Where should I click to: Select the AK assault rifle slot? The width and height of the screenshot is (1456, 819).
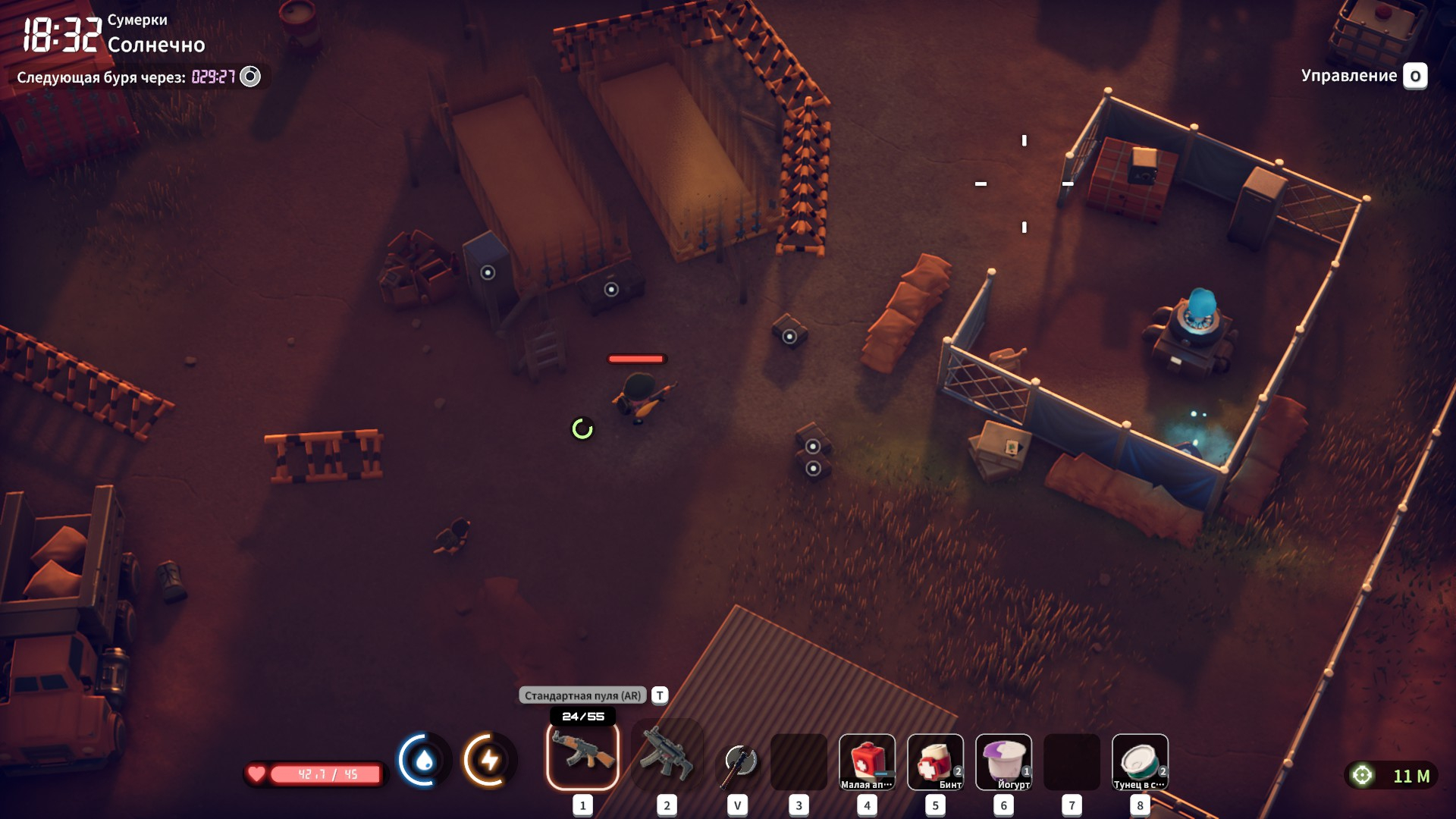(582, 755)
